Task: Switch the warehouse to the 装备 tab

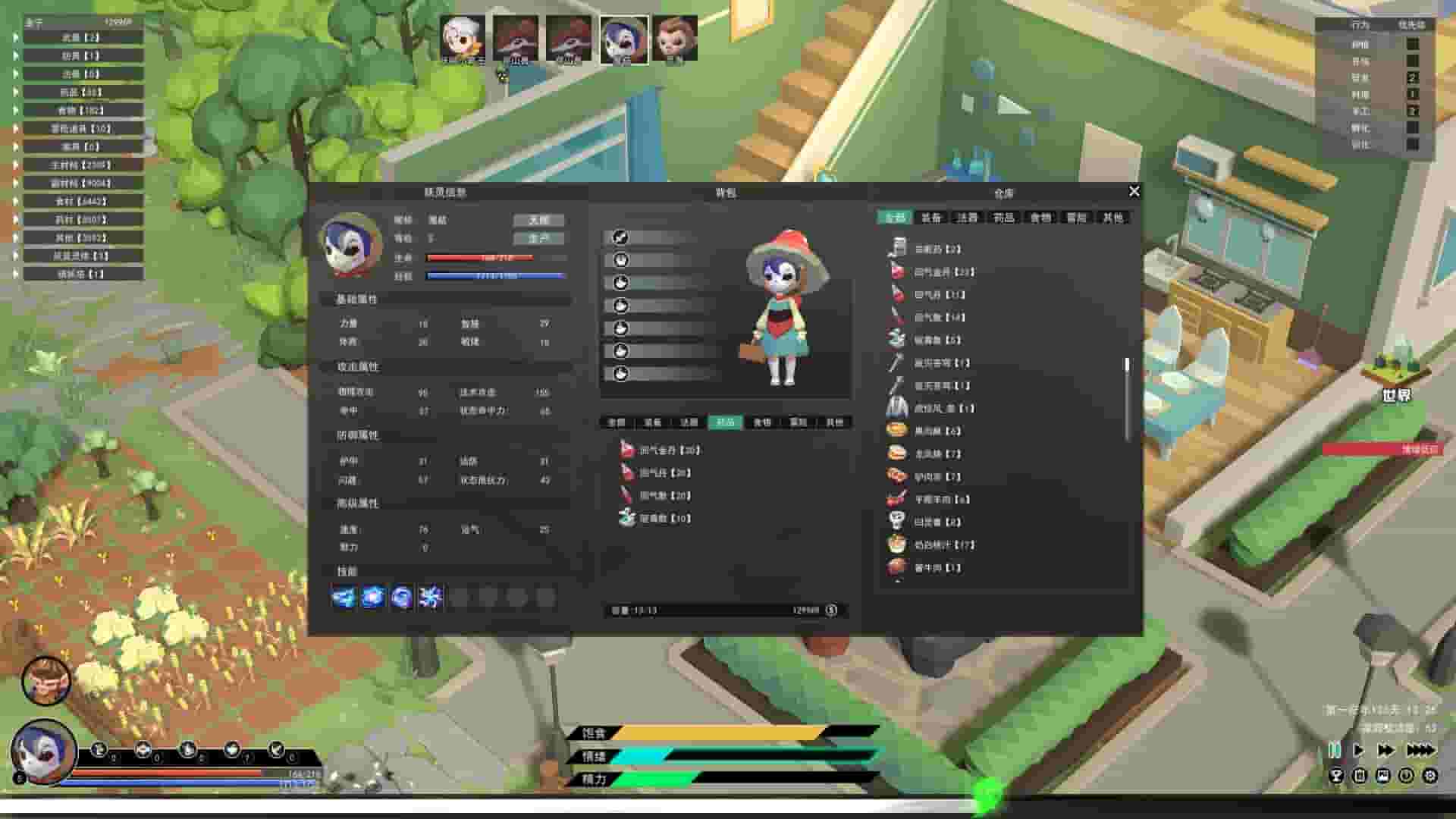Action: [934, 218]
